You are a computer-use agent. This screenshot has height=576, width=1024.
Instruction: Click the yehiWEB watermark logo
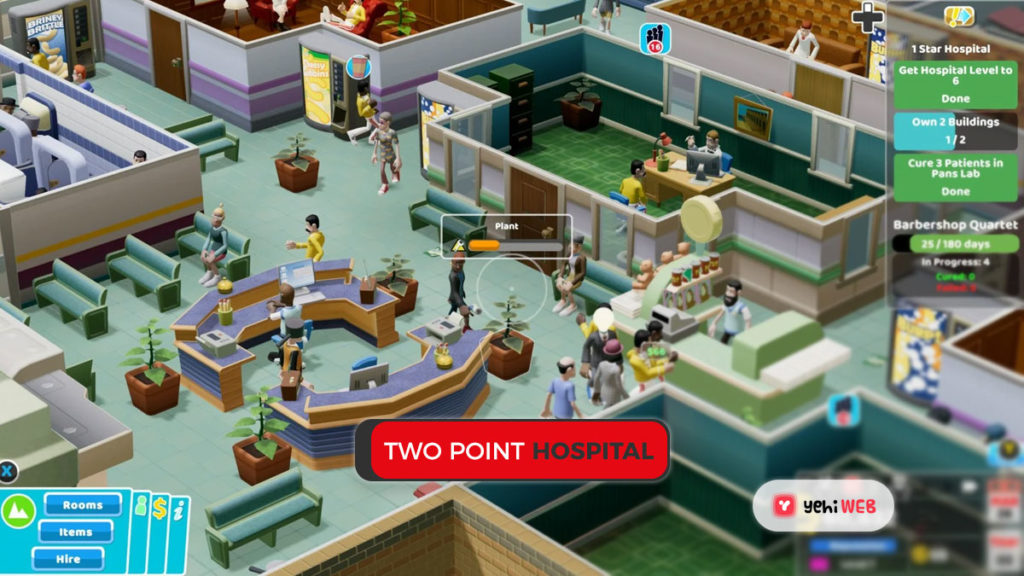tap(823, 507)
